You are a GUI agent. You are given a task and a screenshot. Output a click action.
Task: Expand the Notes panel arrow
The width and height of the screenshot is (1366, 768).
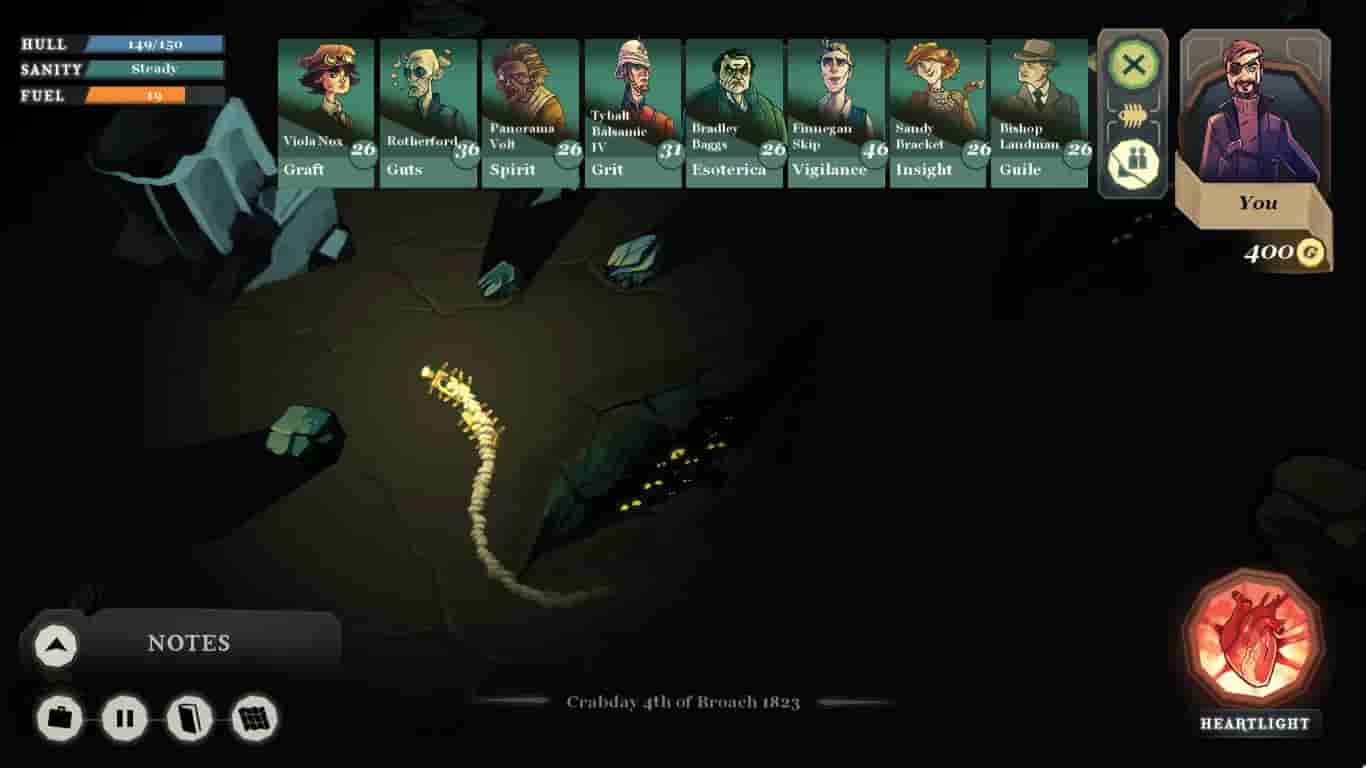56,645
